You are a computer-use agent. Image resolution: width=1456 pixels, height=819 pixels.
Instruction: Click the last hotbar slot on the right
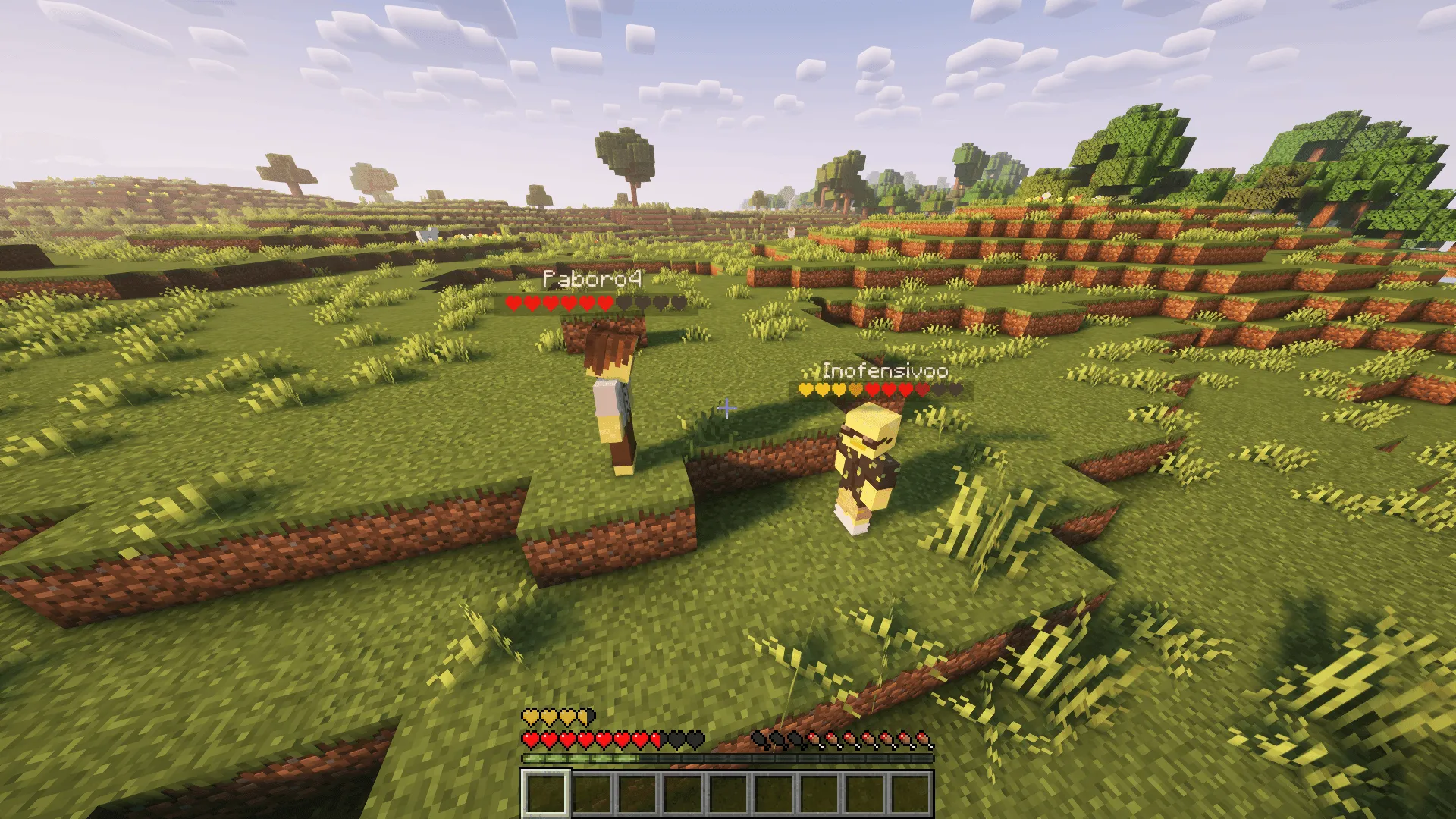tap(908, 795)
